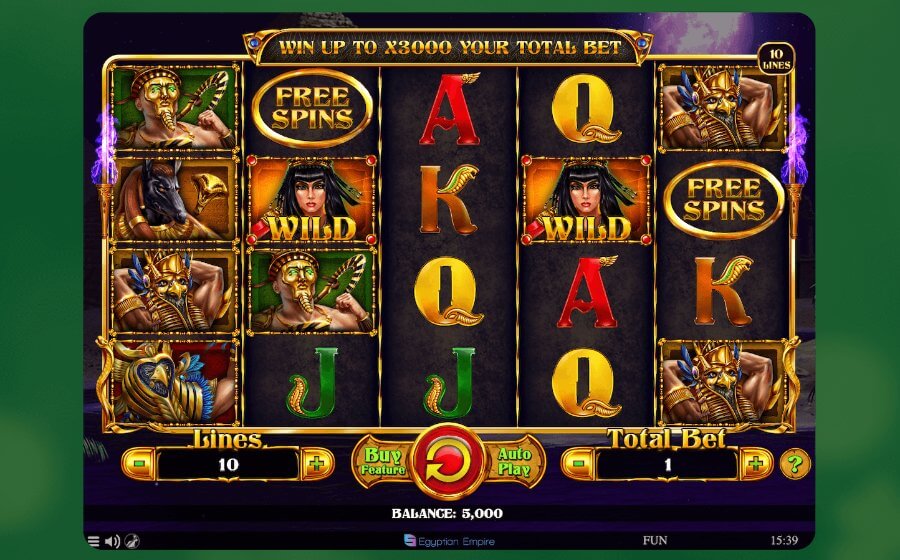Lower the Total Bet amount
Viewport: 900px width, 560px height.
point(578,464)
